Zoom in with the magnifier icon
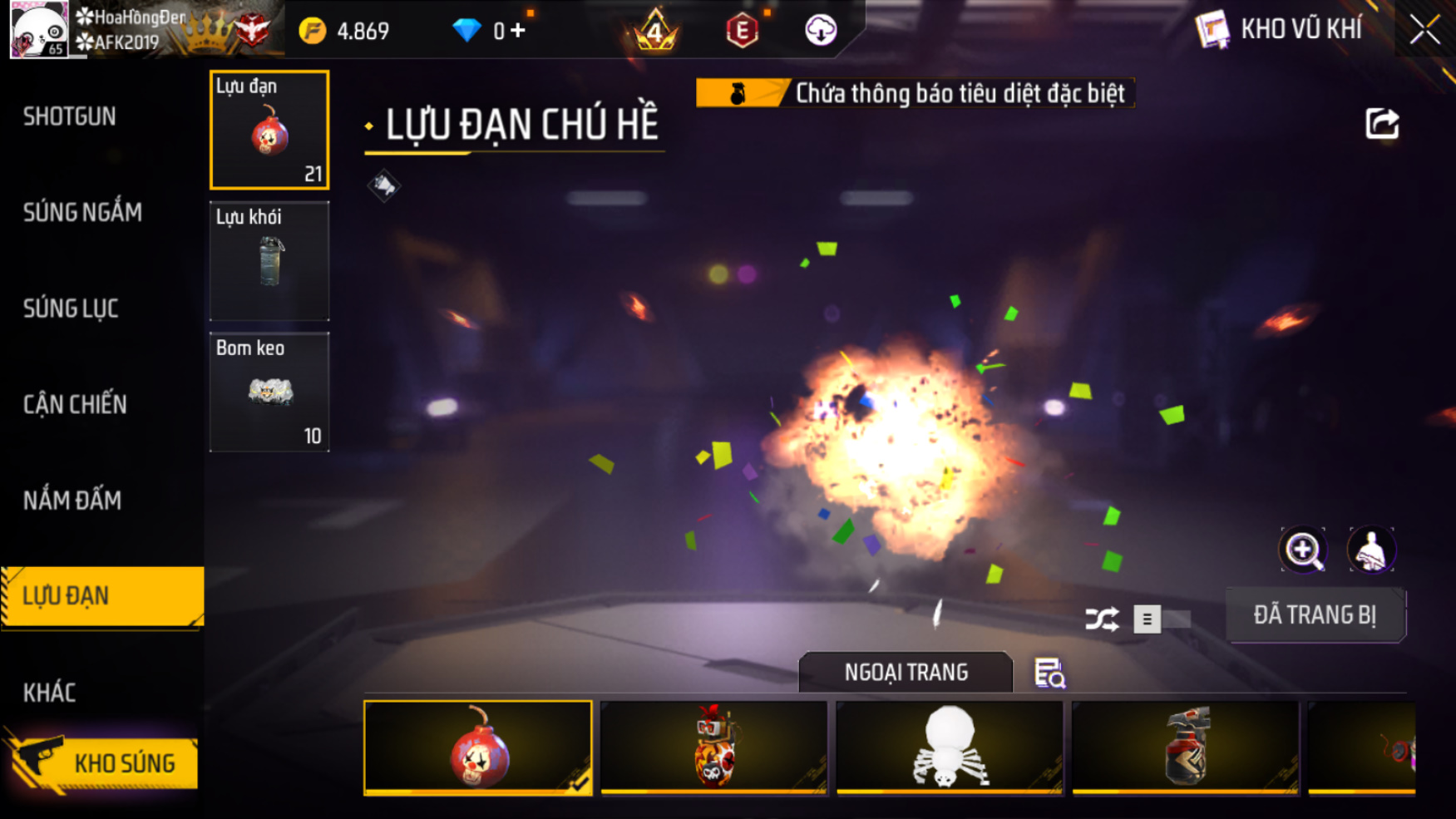 pos(1303,550)
